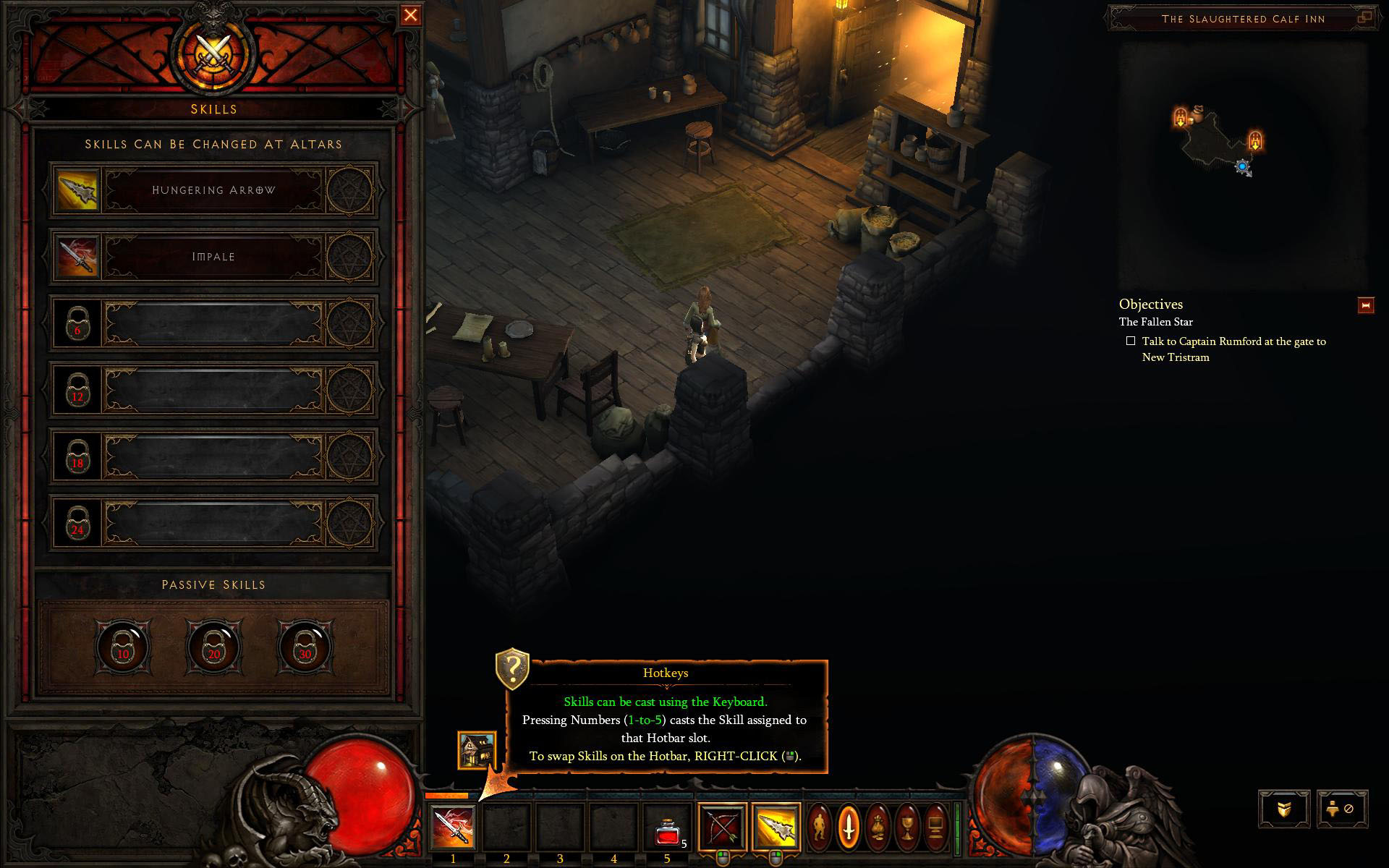Click the locked level 10 passive slot
Screen dimensions: 1389x868
click(122, 646)
